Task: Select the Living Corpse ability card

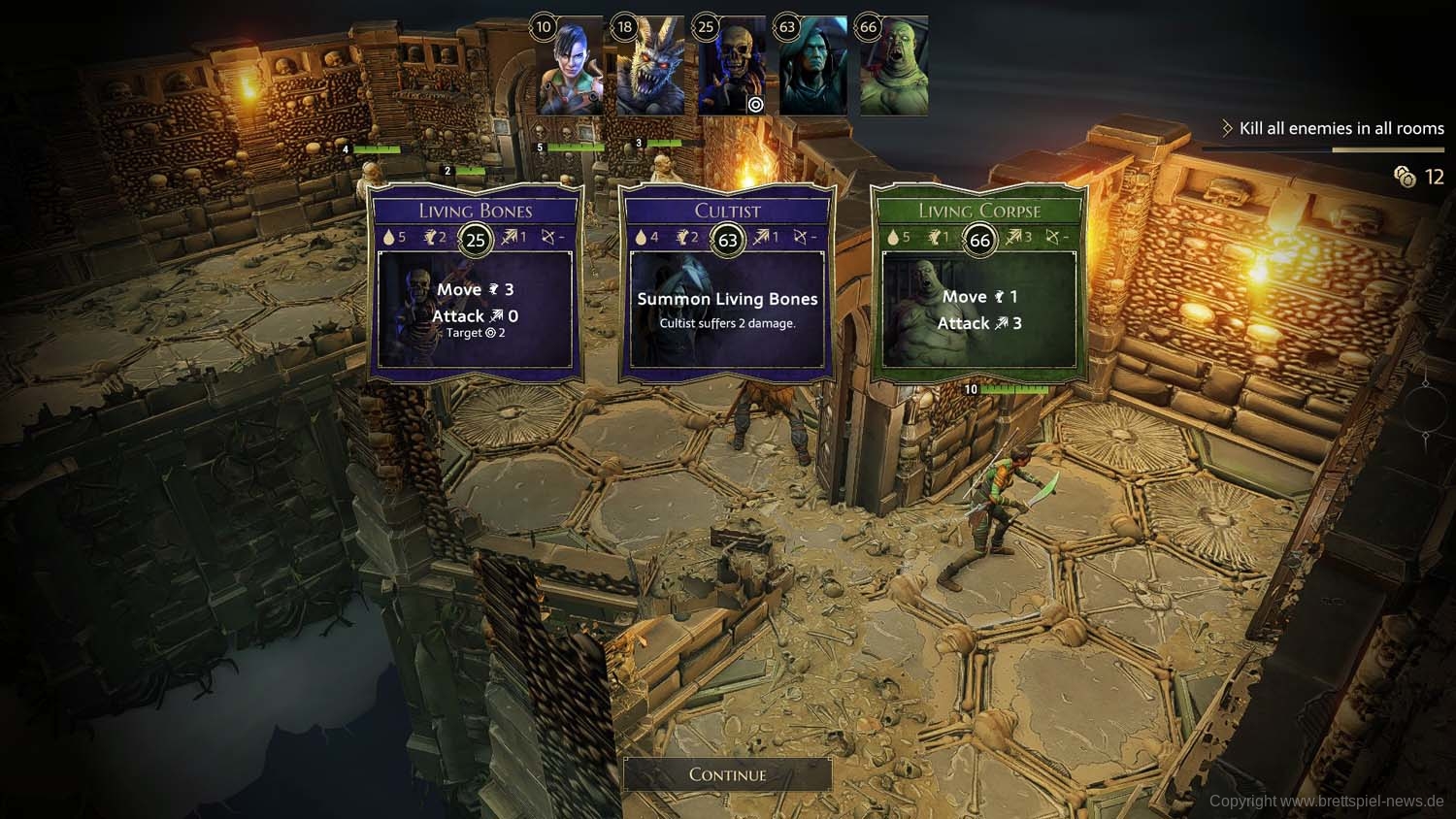Action: coord(979,283)
